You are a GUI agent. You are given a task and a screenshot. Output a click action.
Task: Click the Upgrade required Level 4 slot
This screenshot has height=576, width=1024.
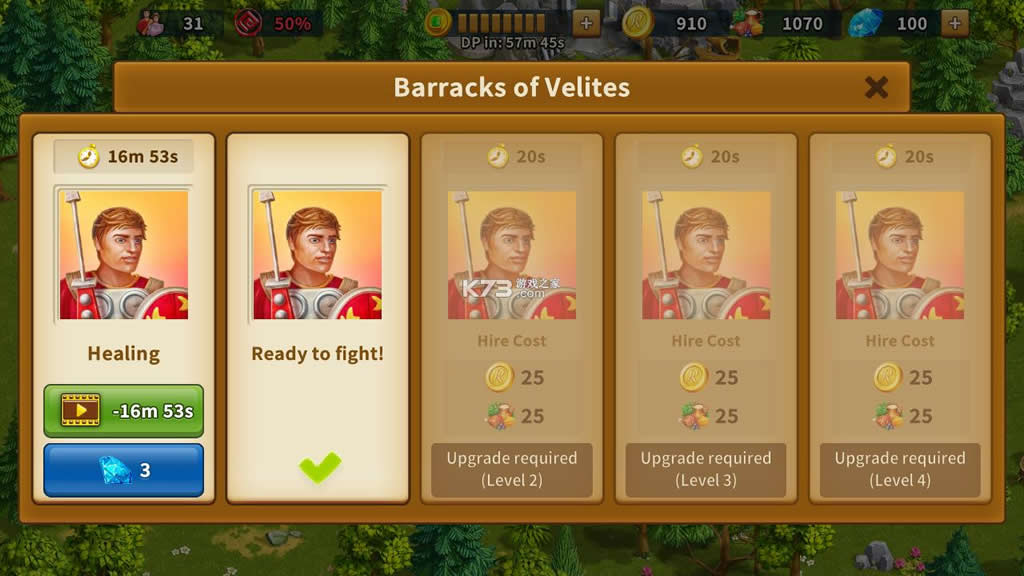point(900,469)
